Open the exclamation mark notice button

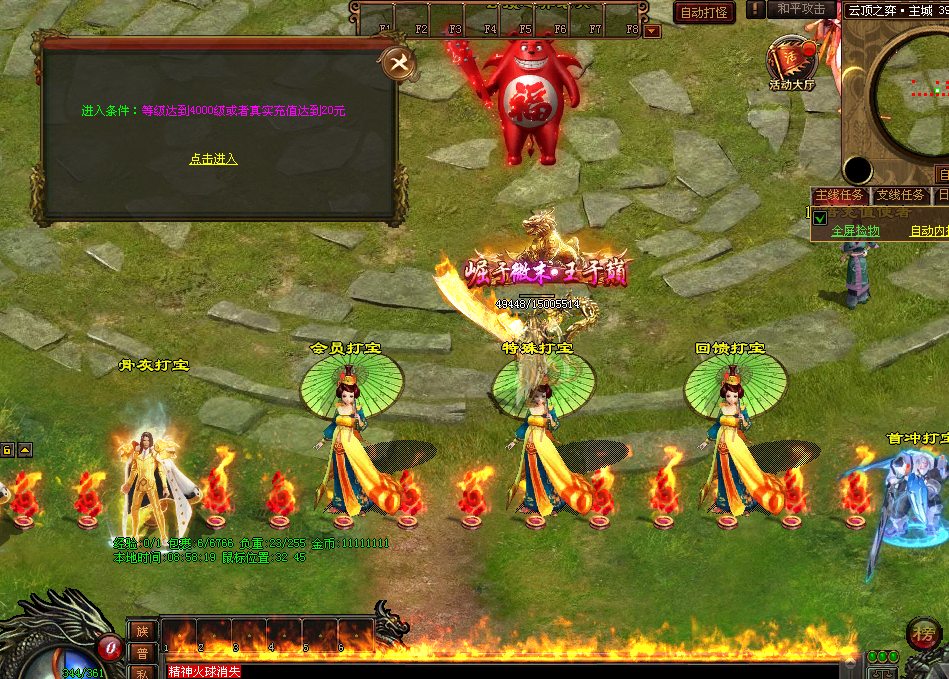click(756, 9)
